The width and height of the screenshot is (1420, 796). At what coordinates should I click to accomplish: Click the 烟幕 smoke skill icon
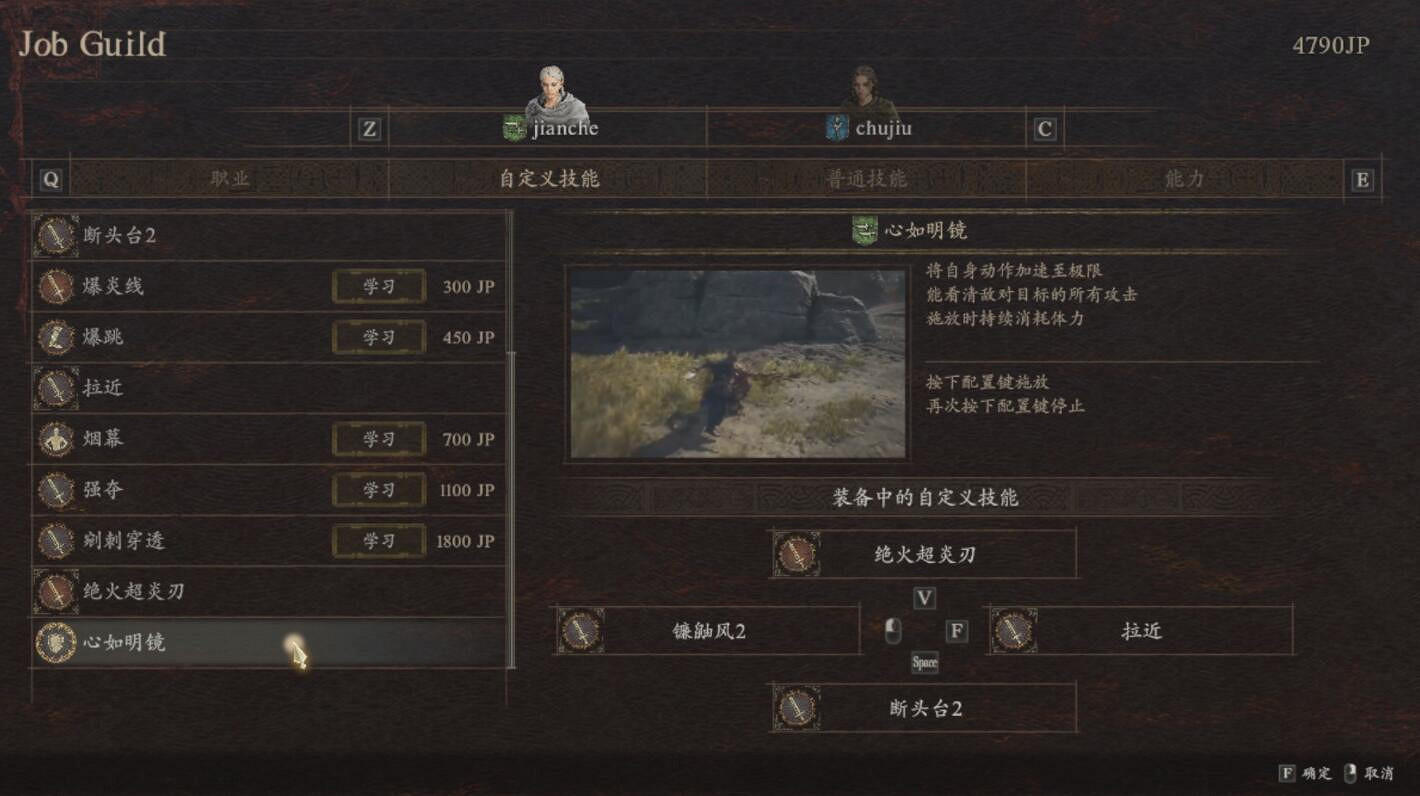[57, 440]
